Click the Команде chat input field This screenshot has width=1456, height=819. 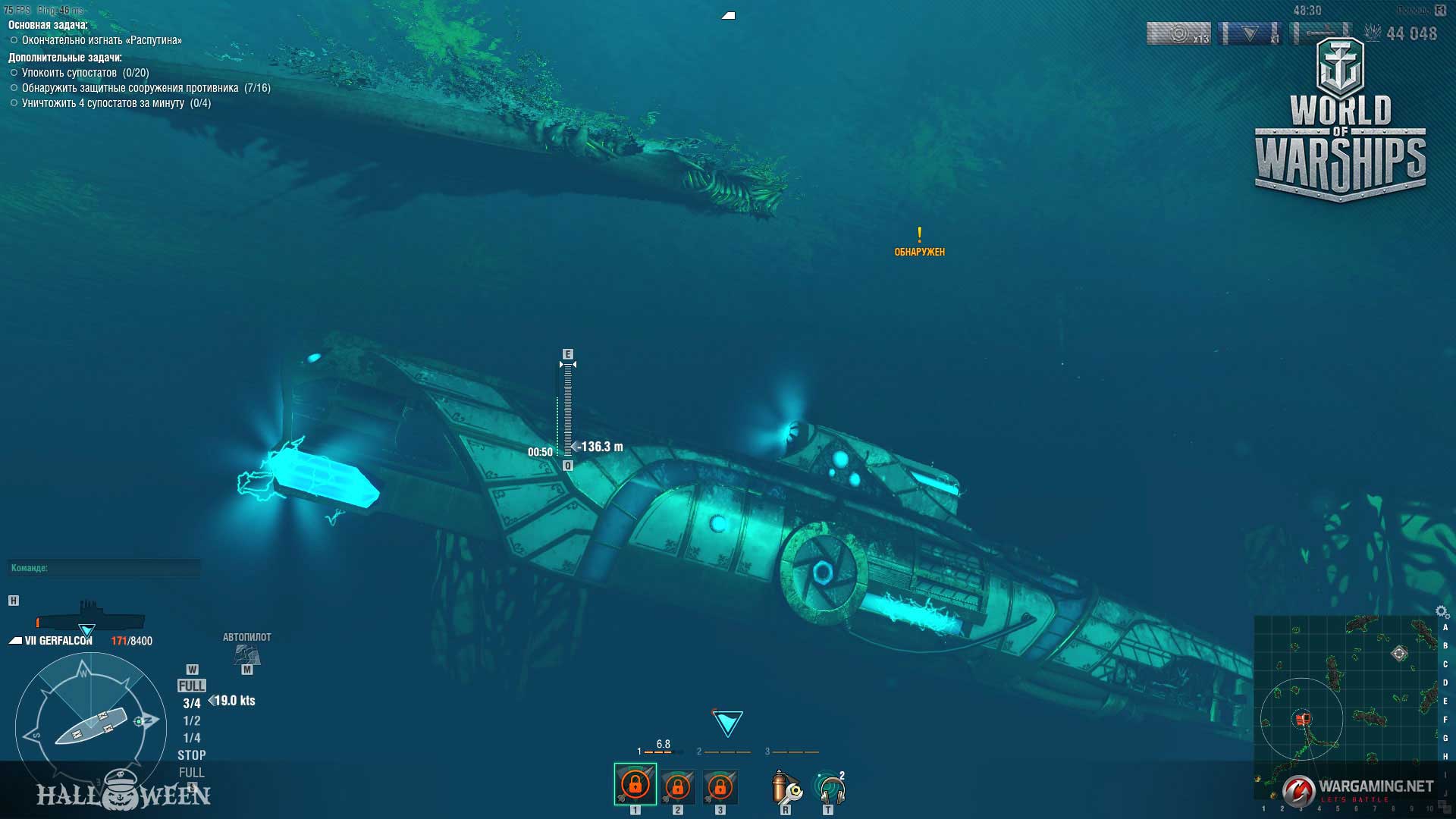[x=105, y=568]
